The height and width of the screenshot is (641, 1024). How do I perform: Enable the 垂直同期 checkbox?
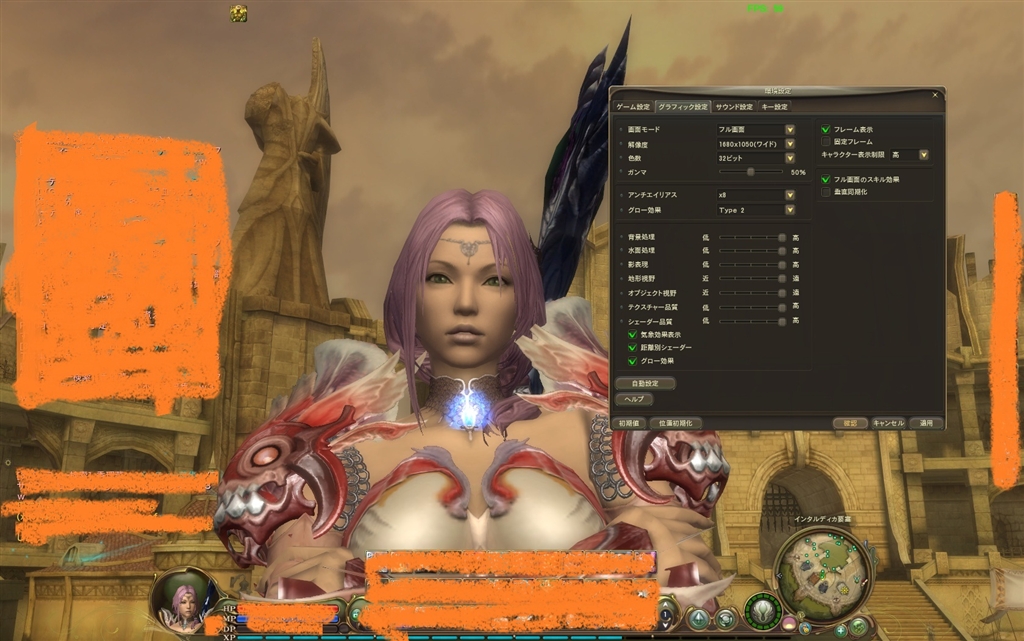826,191
